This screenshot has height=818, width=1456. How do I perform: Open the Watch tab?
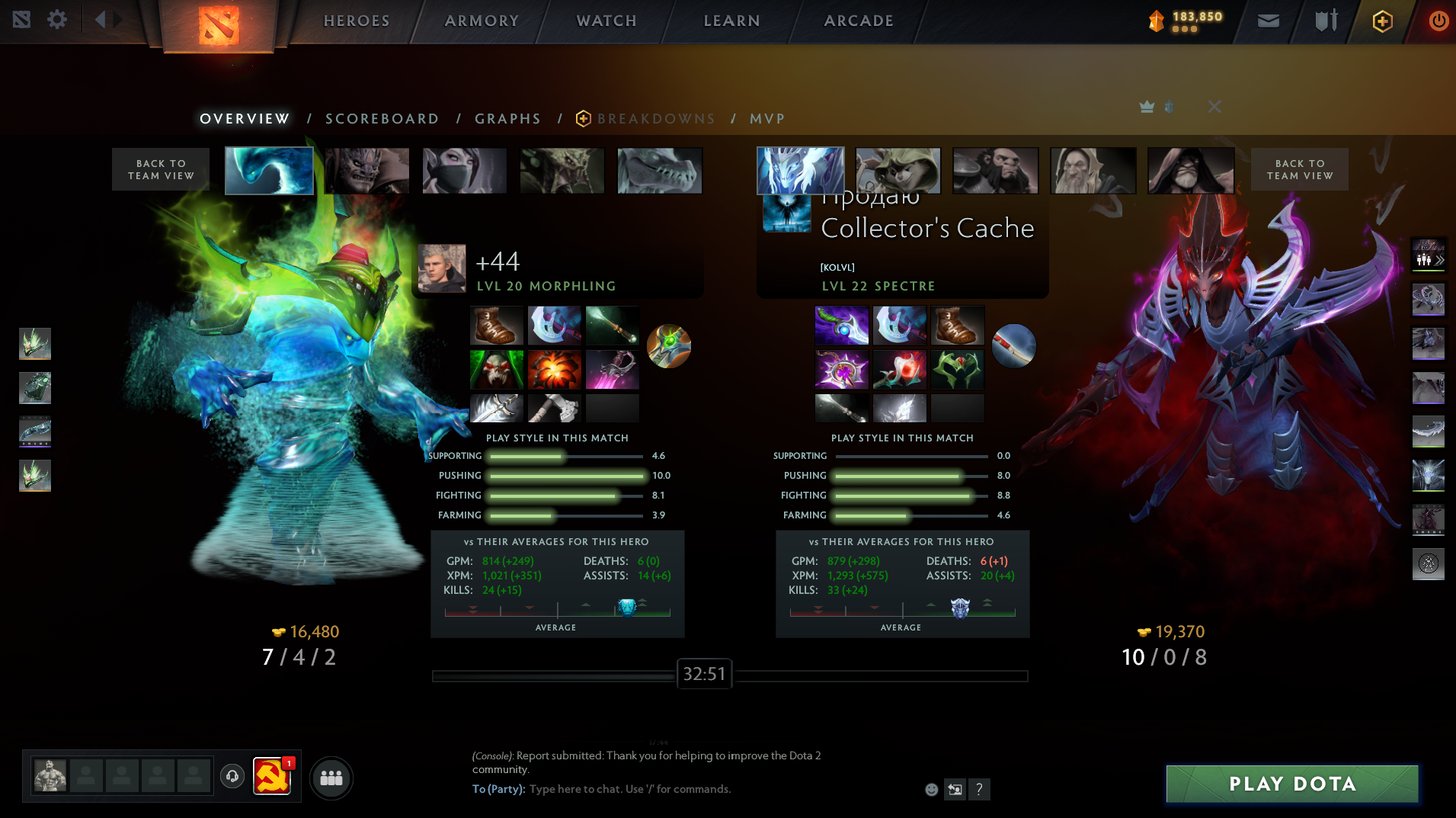606,21
